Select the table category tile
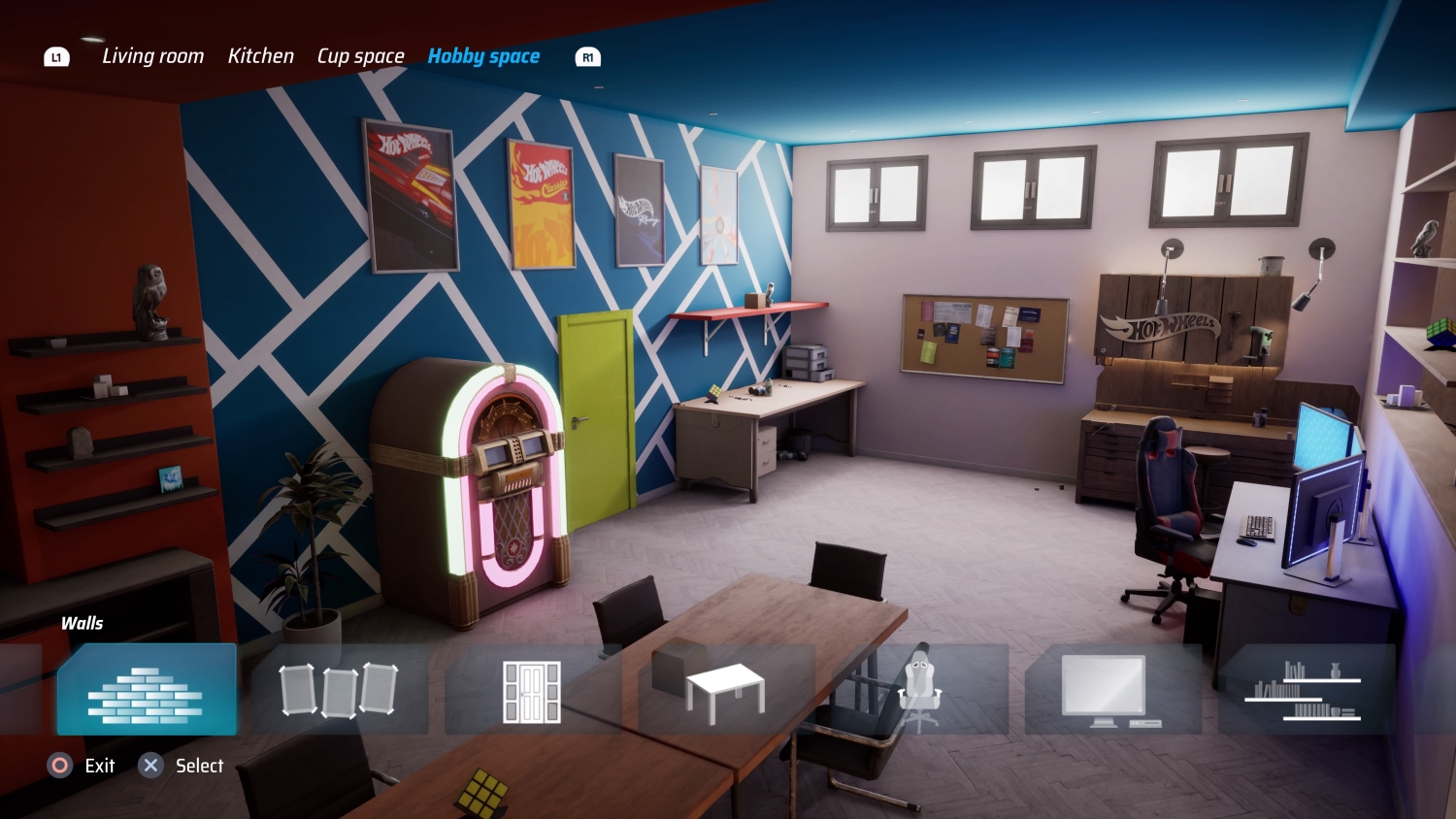 click(725, 690)
